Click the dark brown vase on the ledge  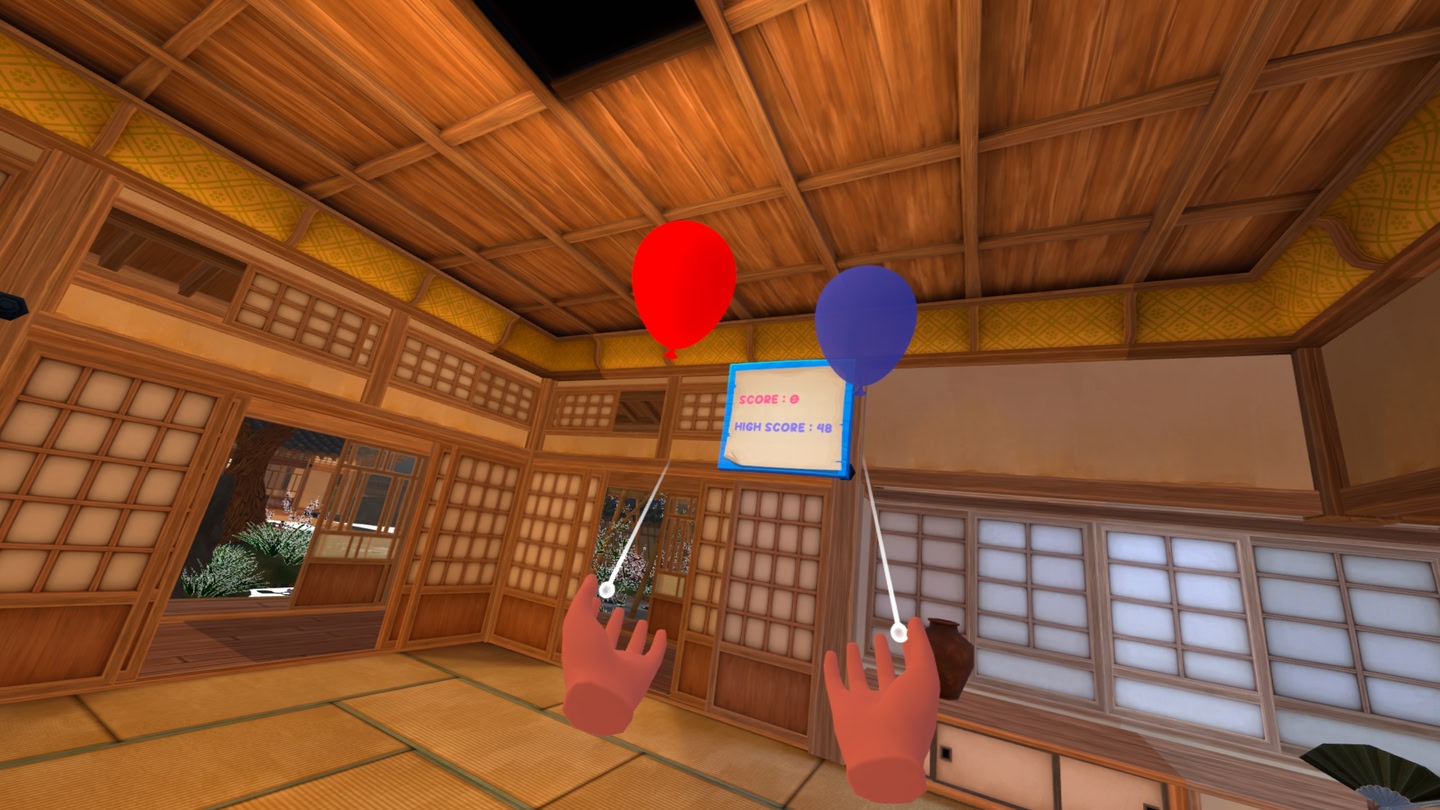click(948, 655)
